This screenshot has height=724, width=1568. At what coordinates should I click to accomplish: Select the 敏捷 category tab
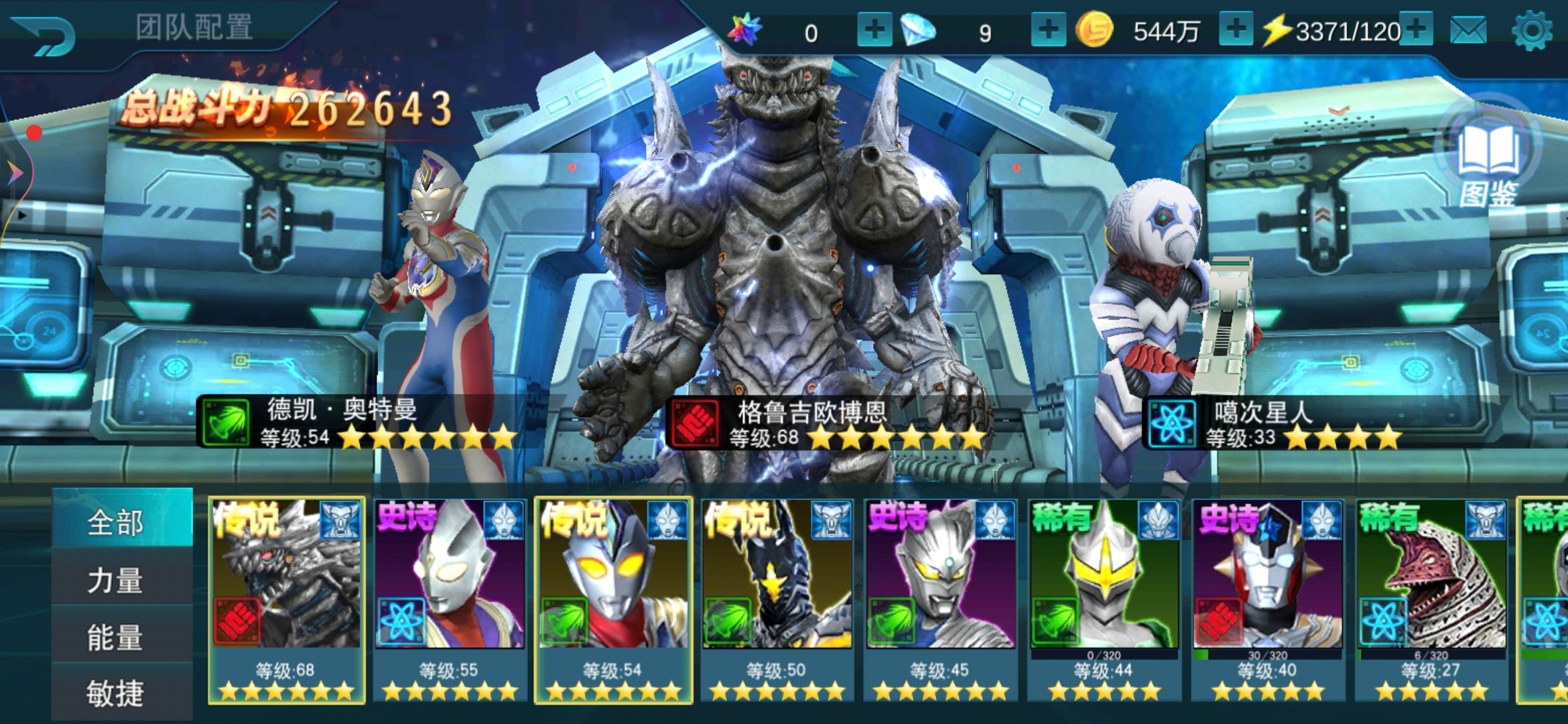pyautogui.click(x=115, y=692)
